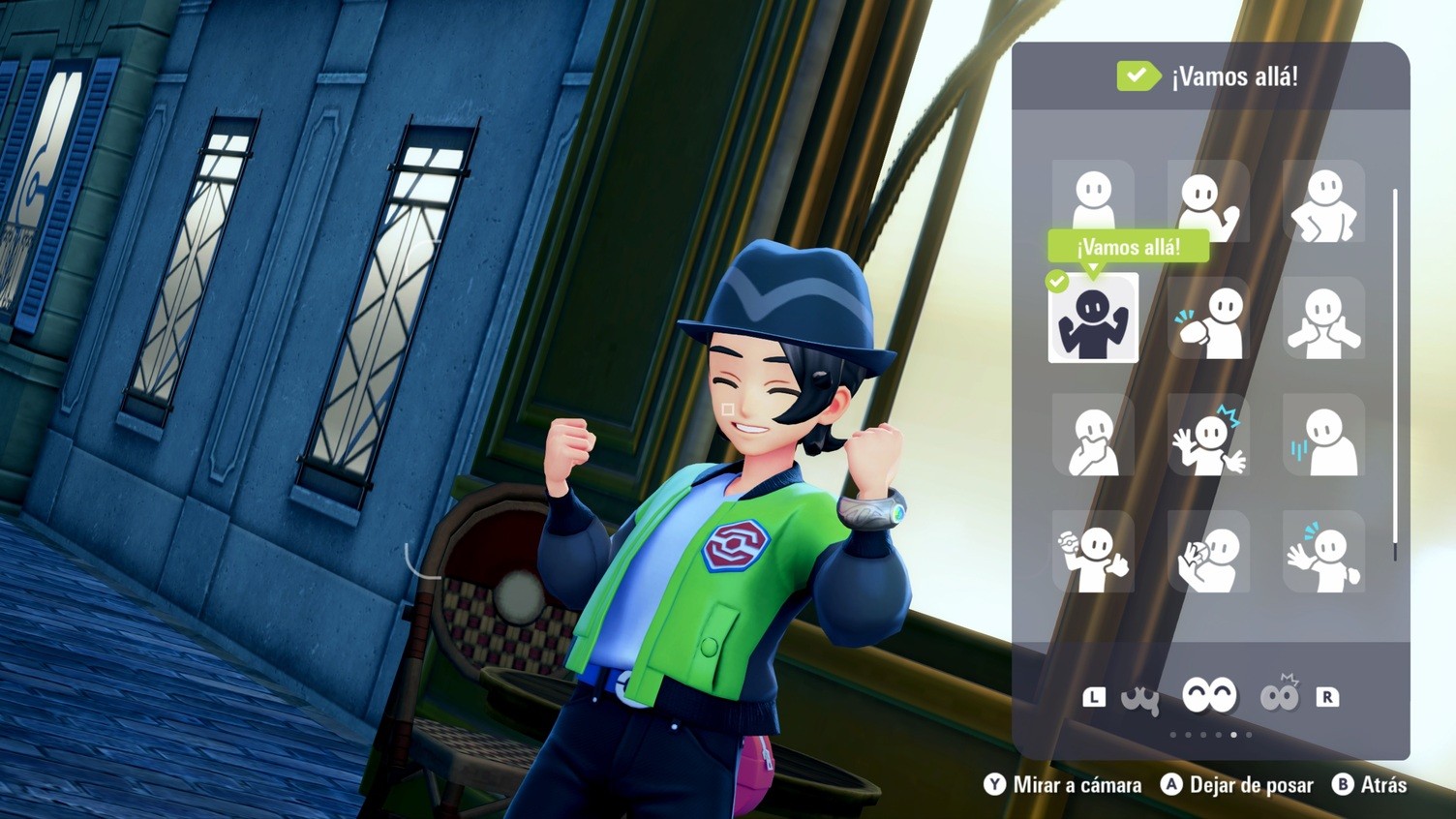1456x819 pixels.
Task: Choose the holding Poké Ball close pose
Action: [1208, 552]
